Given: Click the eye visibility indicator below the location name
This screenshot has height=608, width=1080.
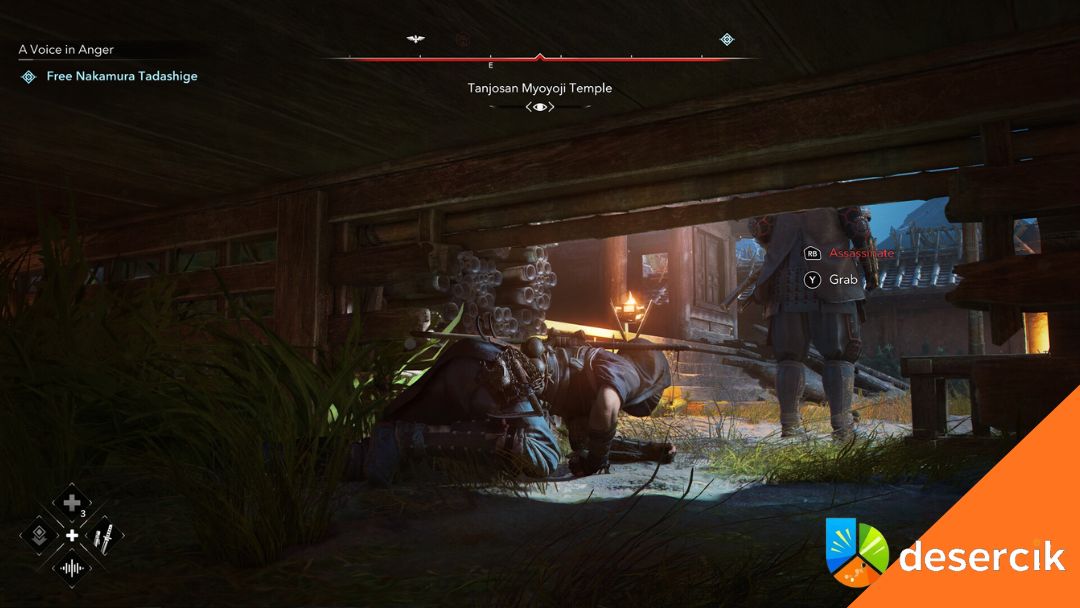Looking at the screenshot, I should [x=540, y=107].
